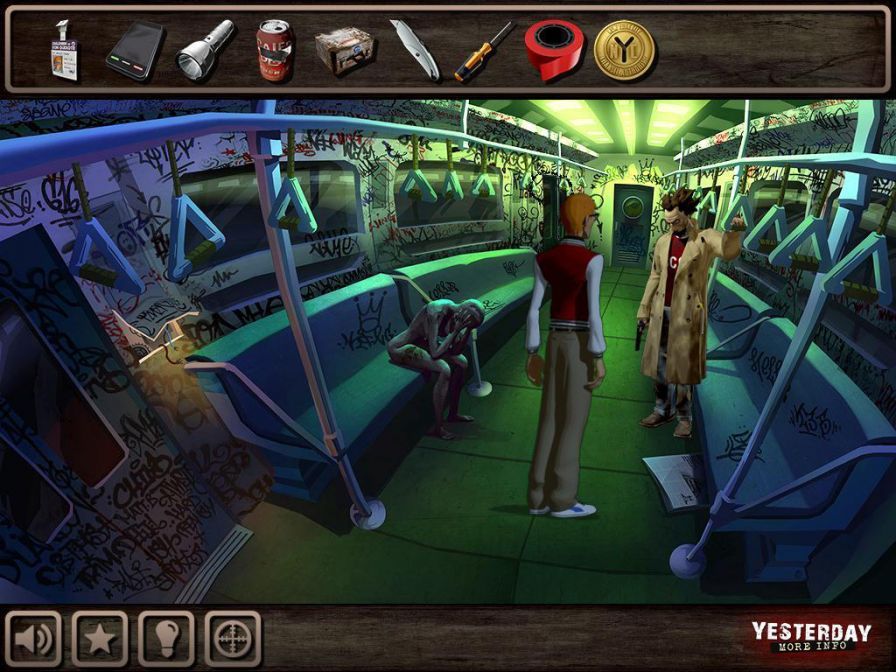The width and height of the screenshot is (896, 672).
Task: Select the ID badge in inventory
Action: 63,50
